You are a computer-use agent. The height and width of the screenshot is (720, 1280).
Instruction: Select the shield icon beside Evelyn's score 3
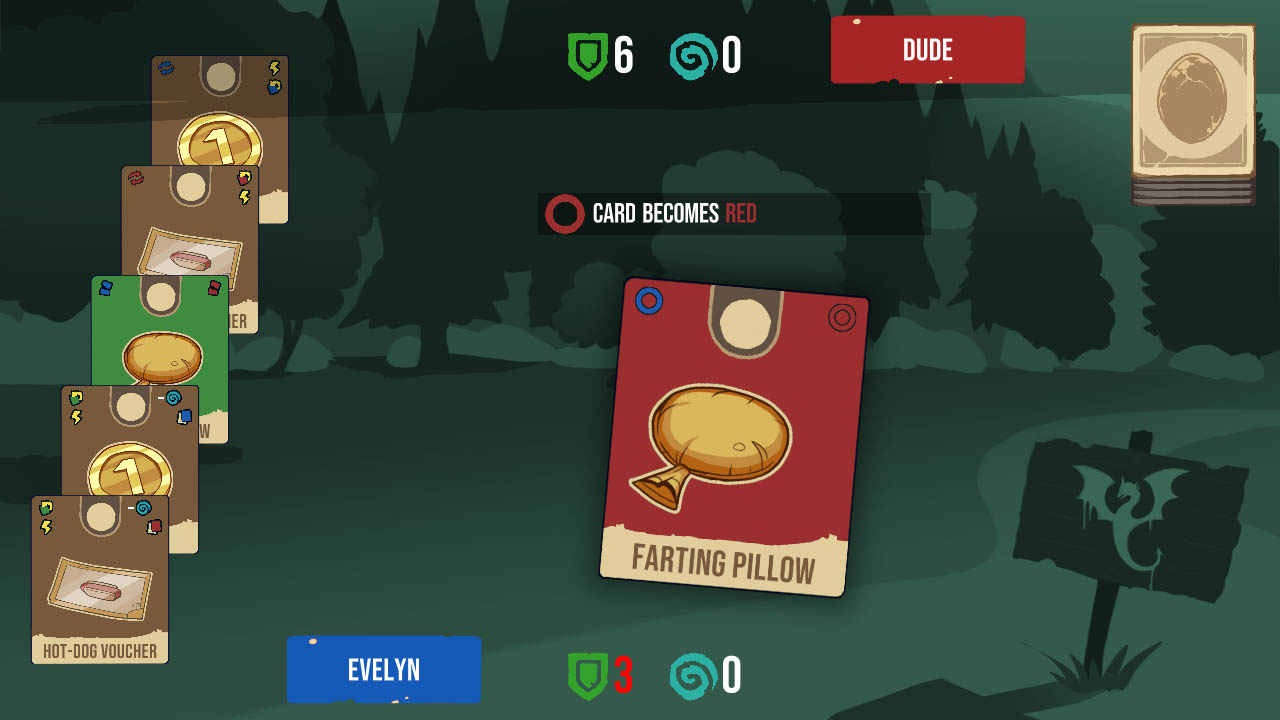click(x=592, y=674)
